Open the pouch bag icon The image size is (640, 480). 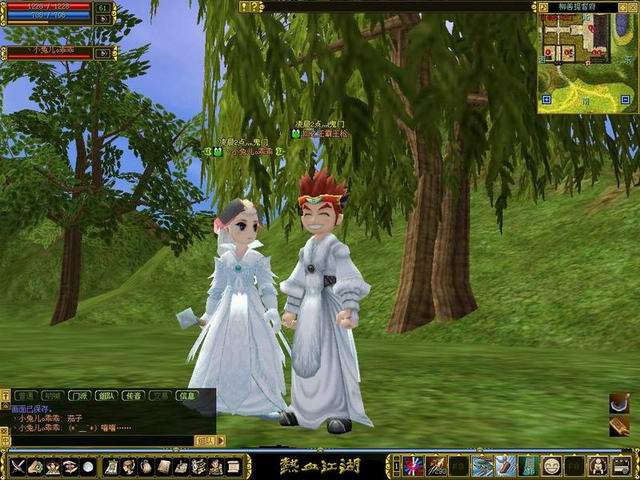coord(146,466)
